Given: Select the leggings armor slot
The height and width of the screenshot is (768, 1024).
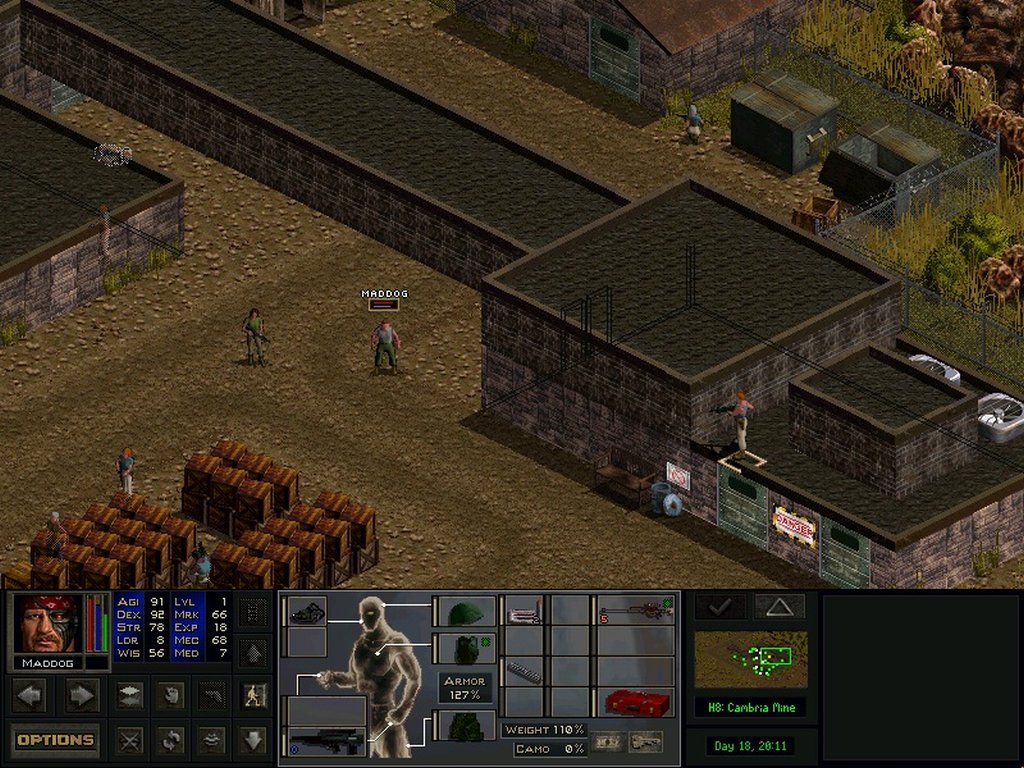Looking at the screenshot, I should click(463, 726).
